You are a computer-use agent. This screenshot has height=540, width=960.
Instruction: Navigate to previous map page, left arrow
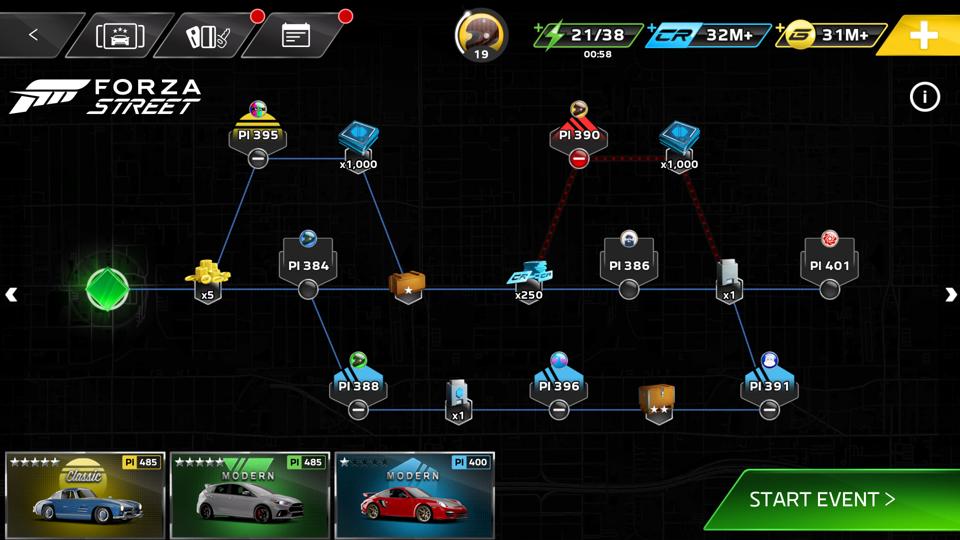click(x=11, y=294)
